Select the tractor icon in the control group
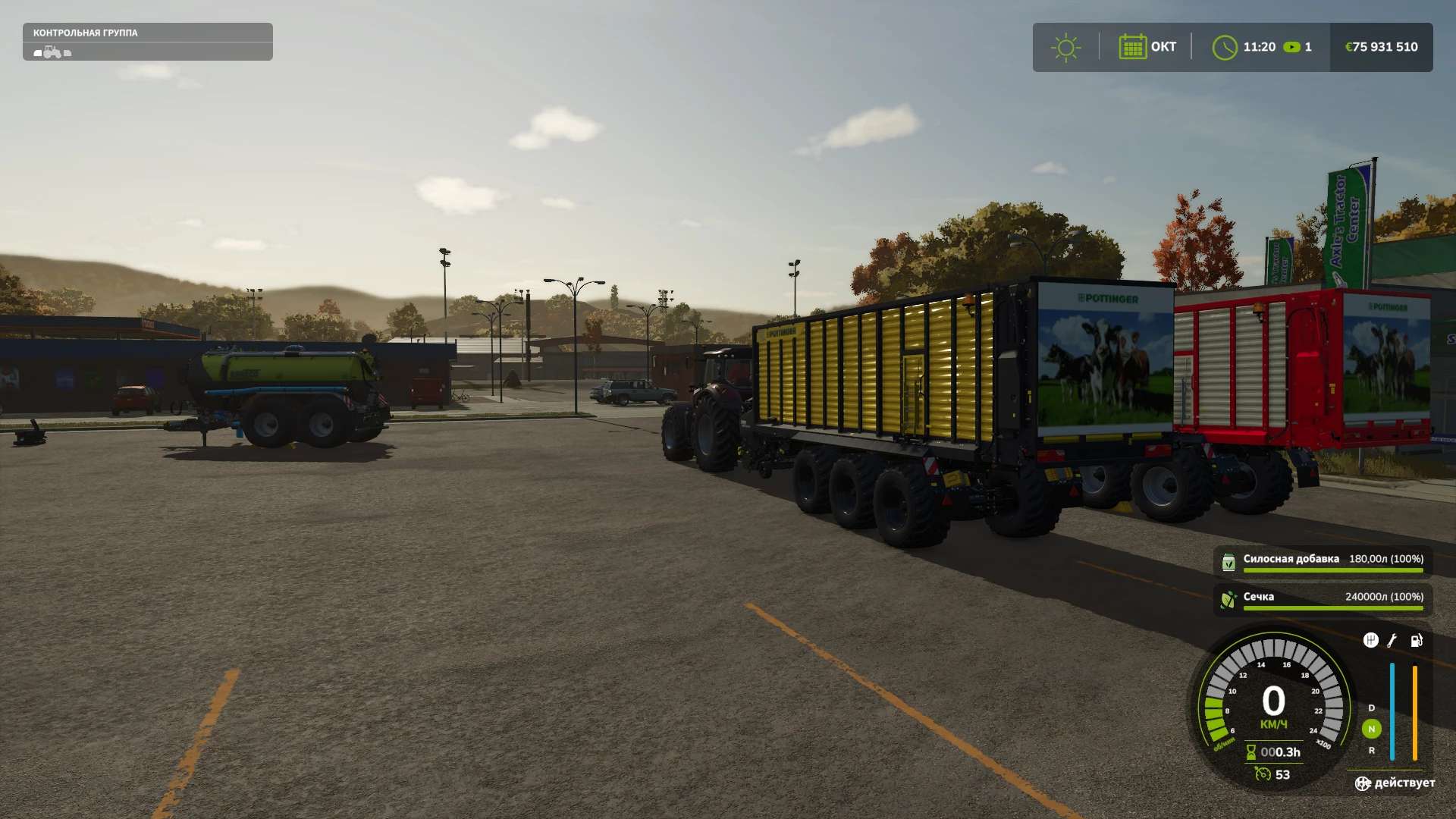This screenshot has width=1456, height=819. 52,52
